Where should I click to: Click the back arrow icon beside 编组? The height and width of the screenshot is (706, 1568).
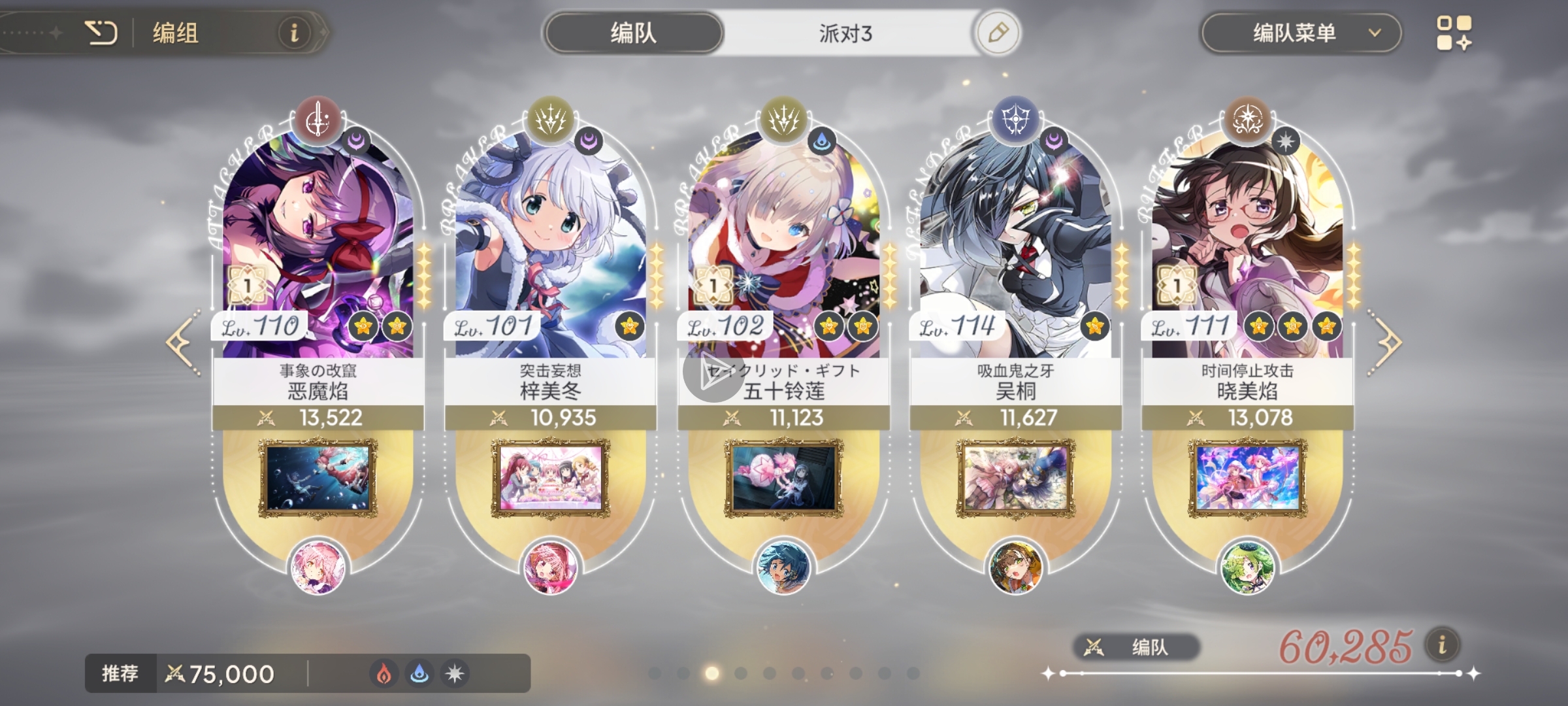(101, 33)
